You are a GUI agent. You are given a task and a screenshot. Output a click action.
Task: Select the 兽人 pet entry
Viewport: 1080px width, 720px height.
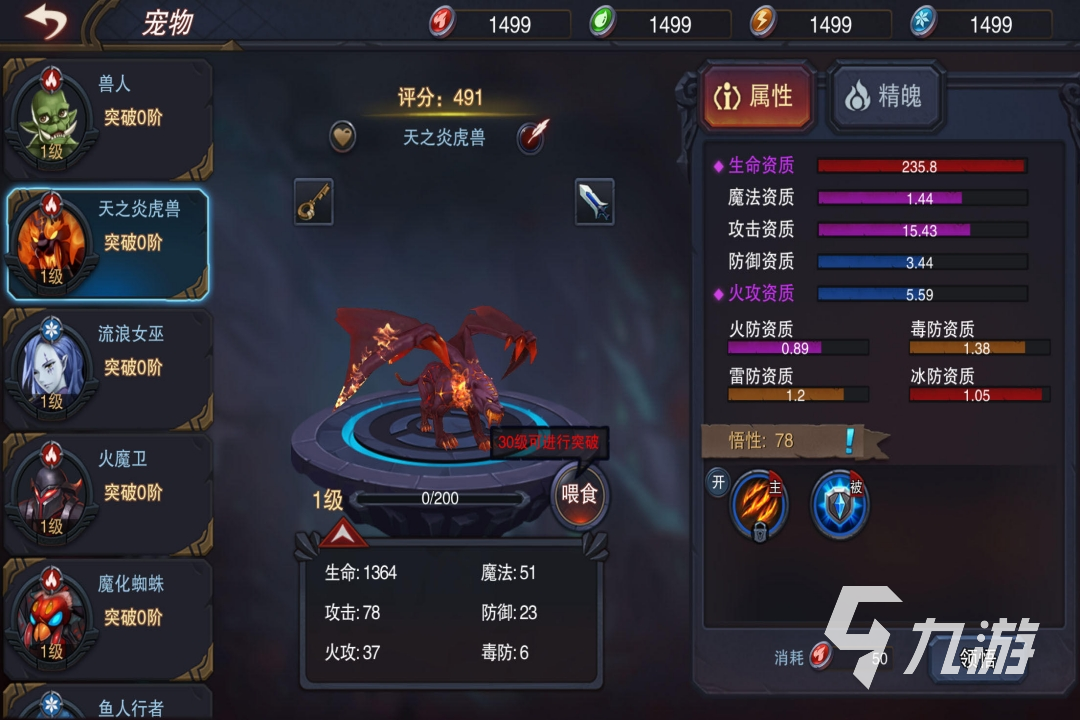108,117
